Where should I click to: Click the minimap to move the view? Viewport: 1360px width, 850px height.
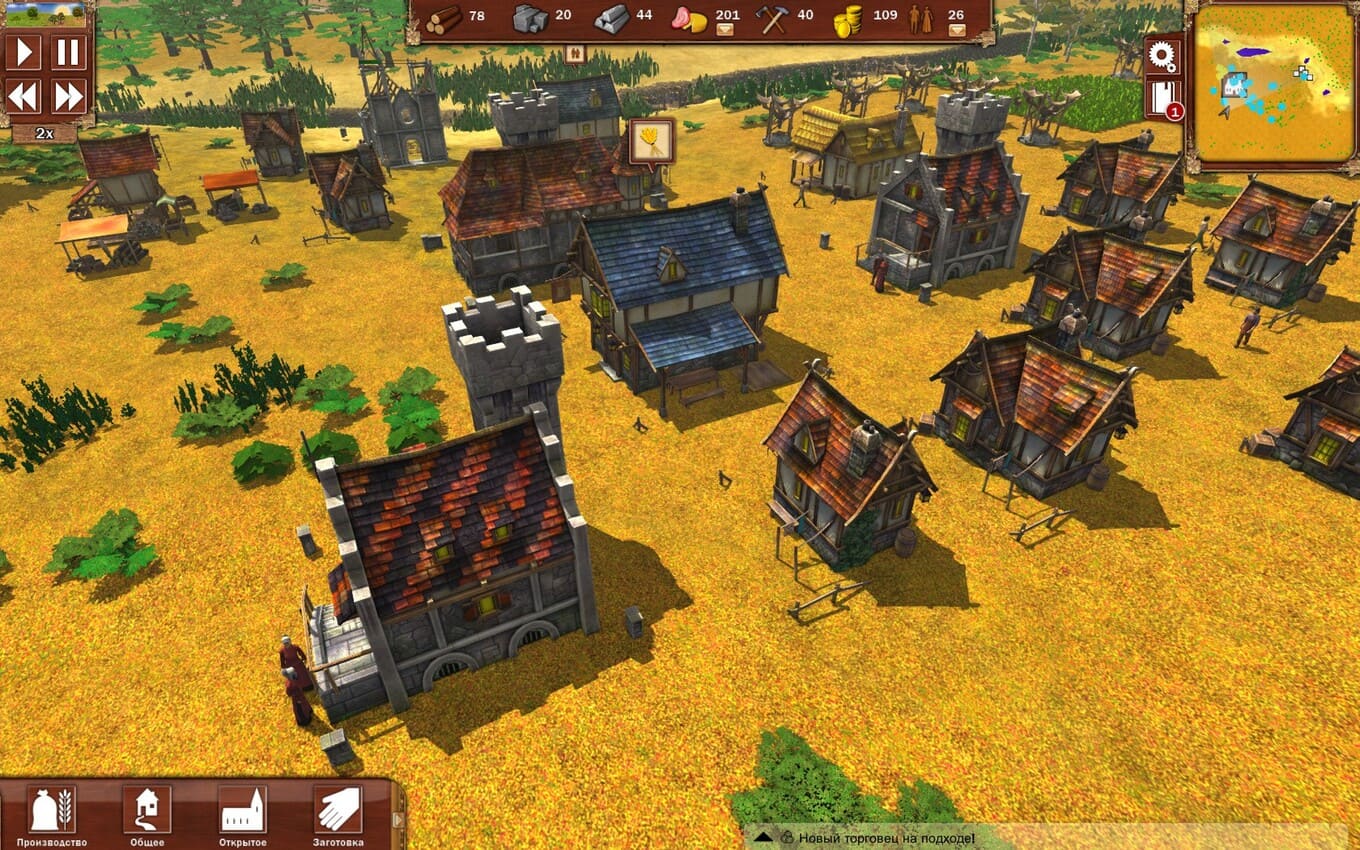pos(1268,84)
